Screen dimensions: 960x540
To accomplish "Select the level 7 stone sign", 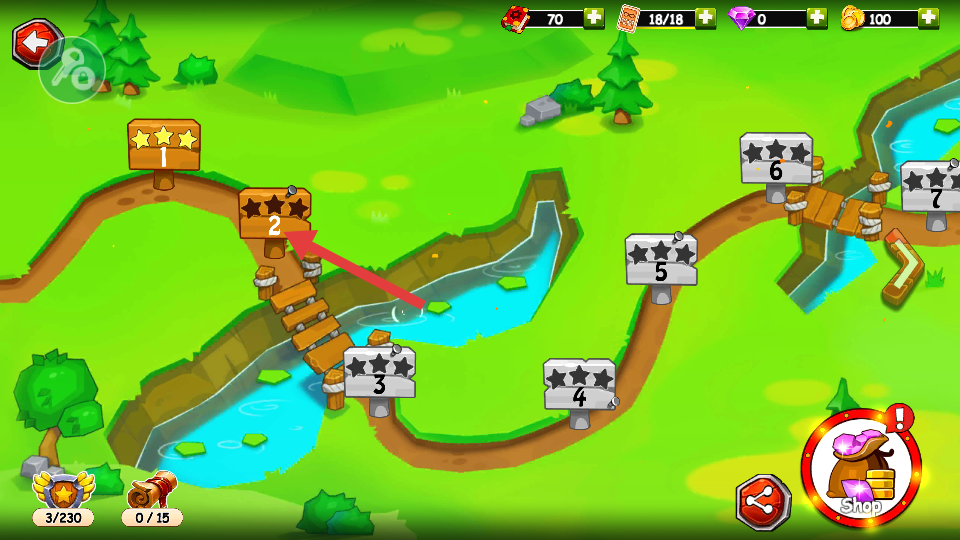I will [x=934, y=188].
